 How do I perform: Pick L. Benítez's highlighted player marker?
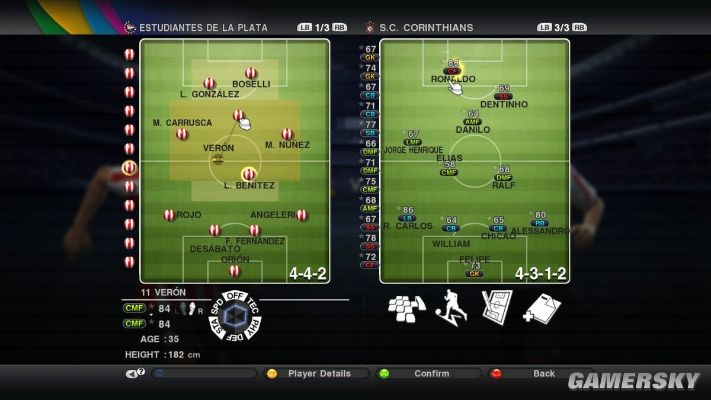249,173
